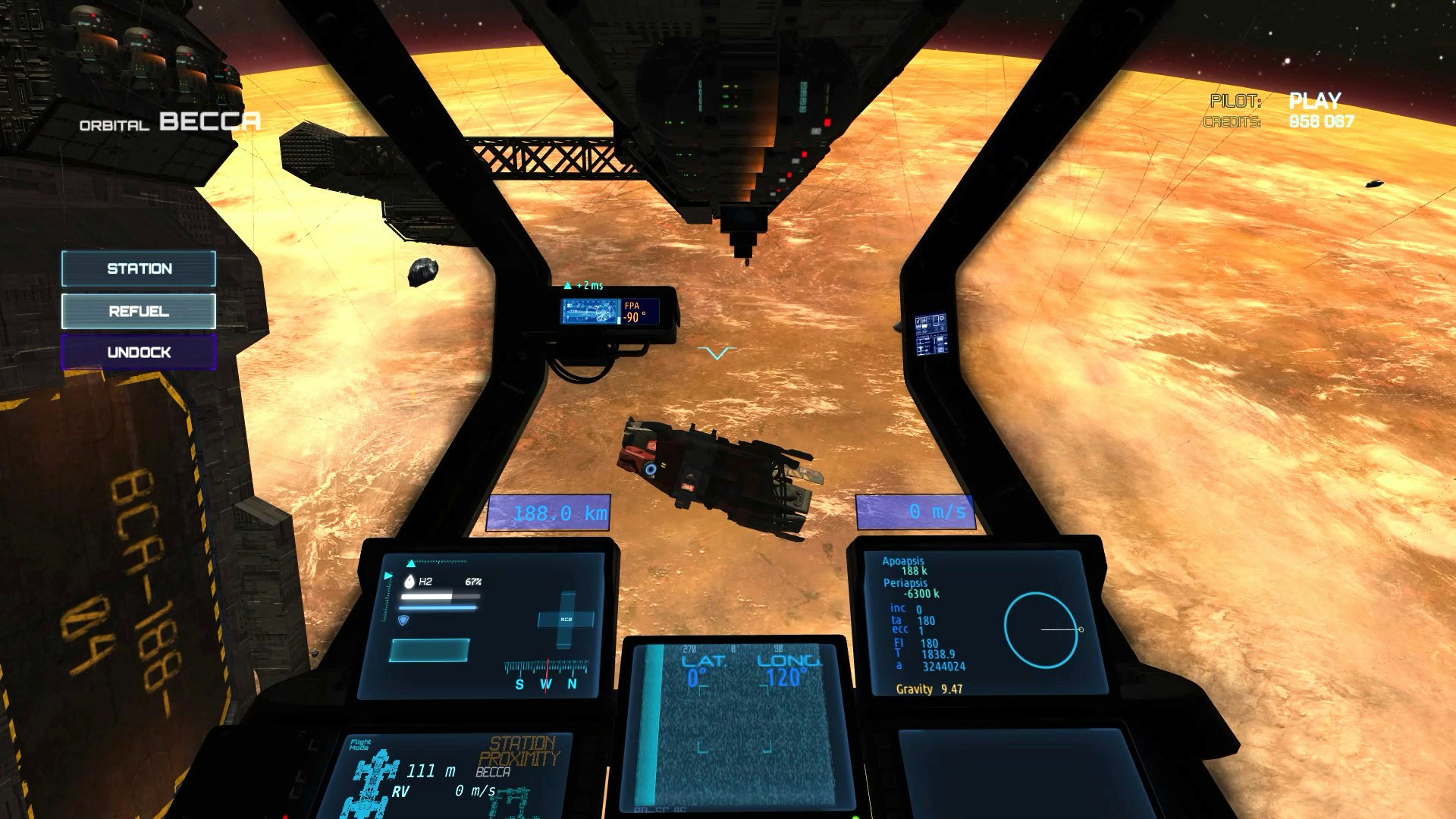
Task: Toggle the STATION PROXIMITY warning display
Action: click(x=522, y=747)
